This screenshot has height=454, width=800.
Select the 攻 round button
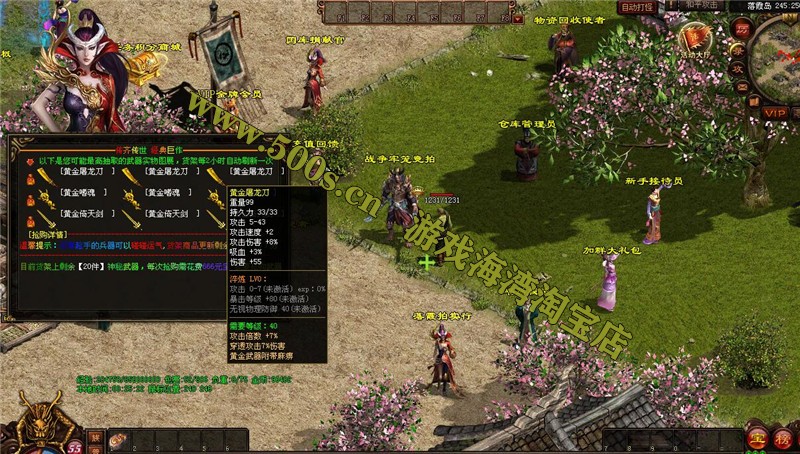pyautogui.click(x=737, y=68)
